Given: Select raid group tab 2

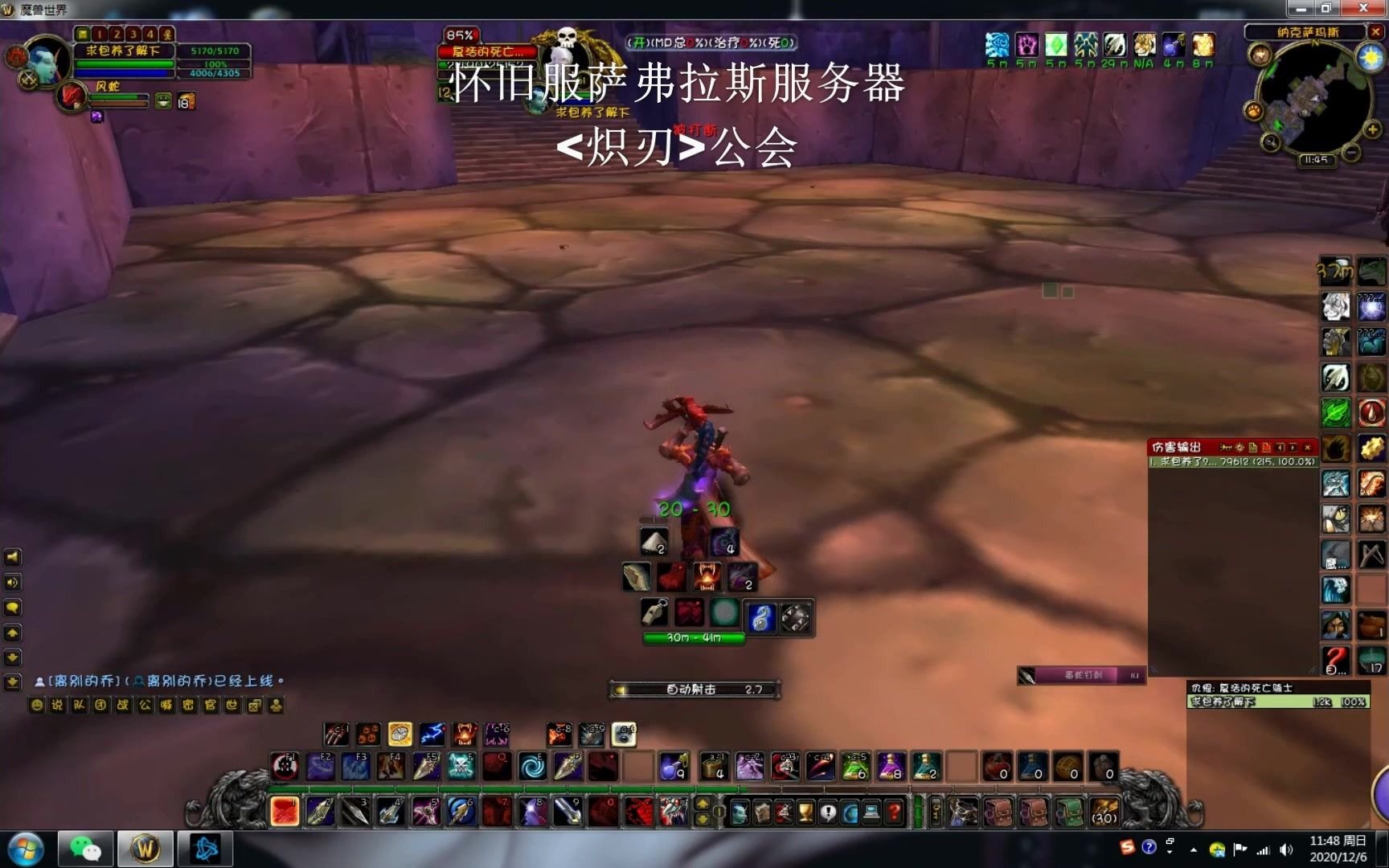Looking at the screenshot, I should (x=117, y=35).
